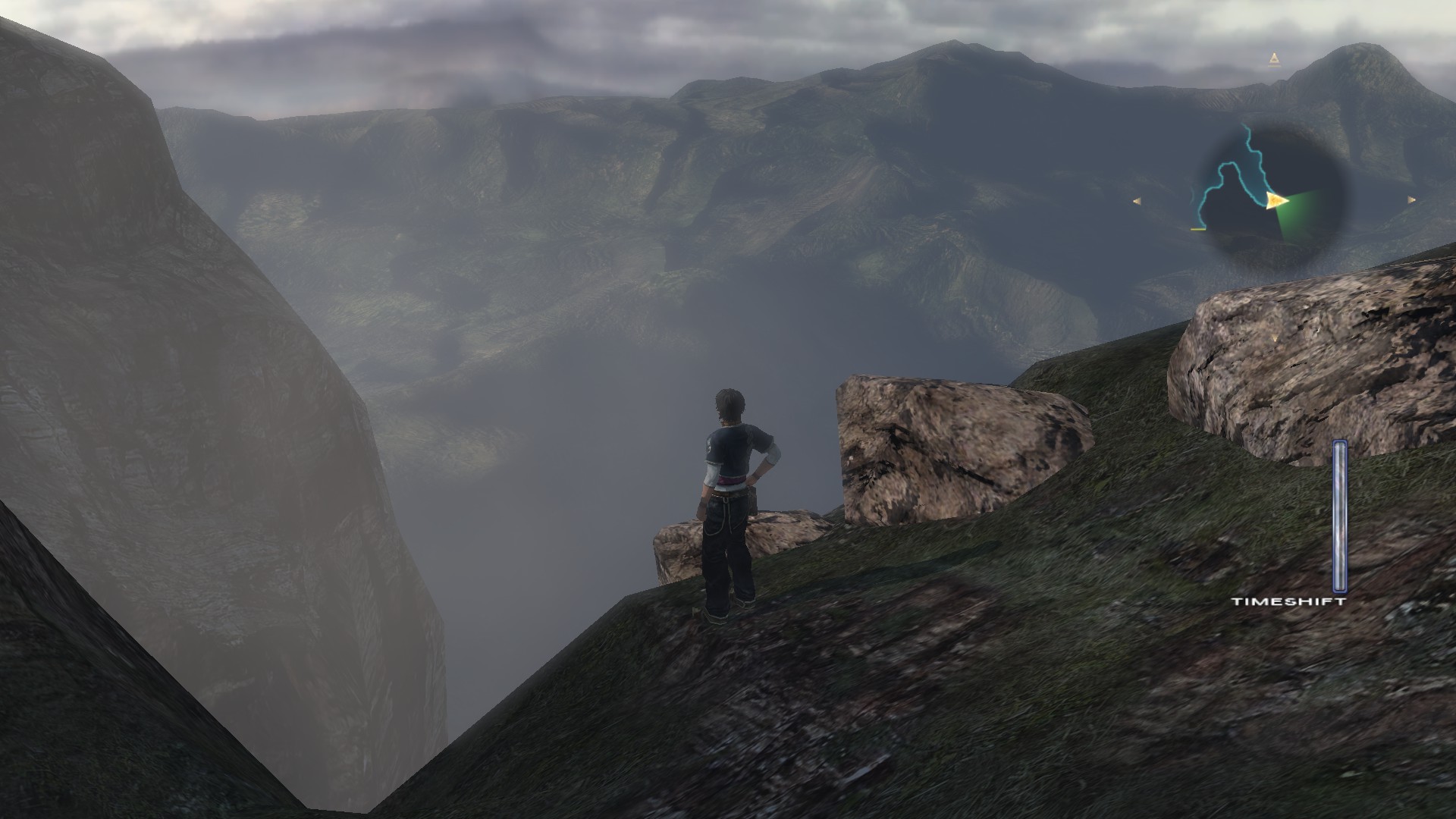Click the triangle marker above the minimap
The image size is (1456, 819).
point(1273,59)
